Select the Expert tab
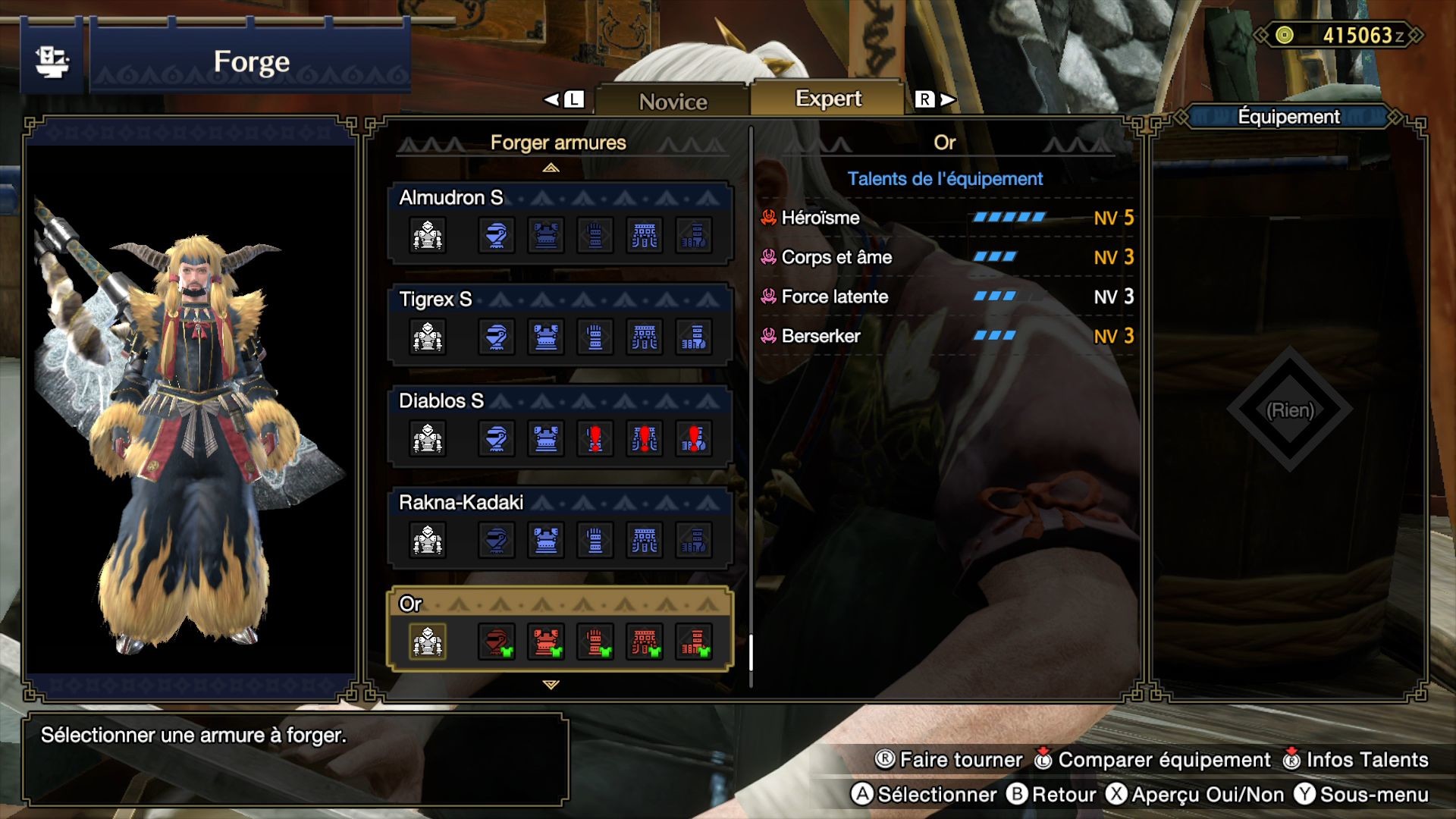 click(828, 99)
